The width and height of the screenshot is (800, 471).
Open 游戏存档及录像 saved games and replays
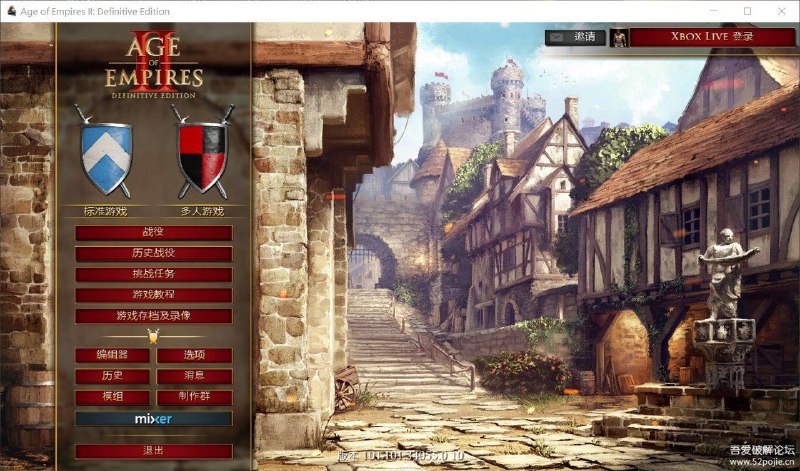[153, 316]
